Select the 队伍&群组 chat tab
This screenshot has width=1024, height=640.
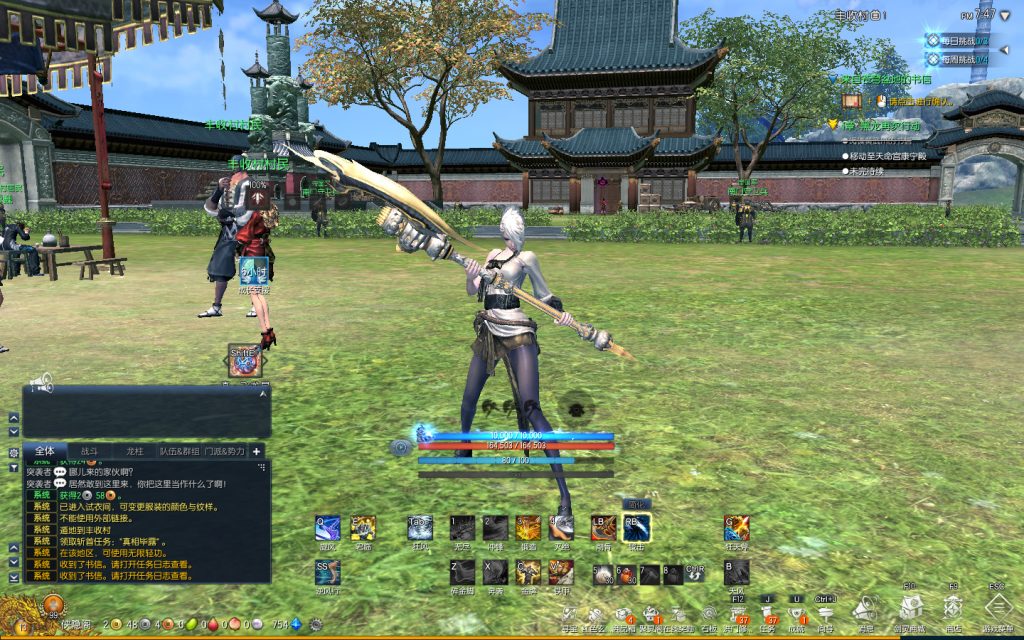pos(180,451)
